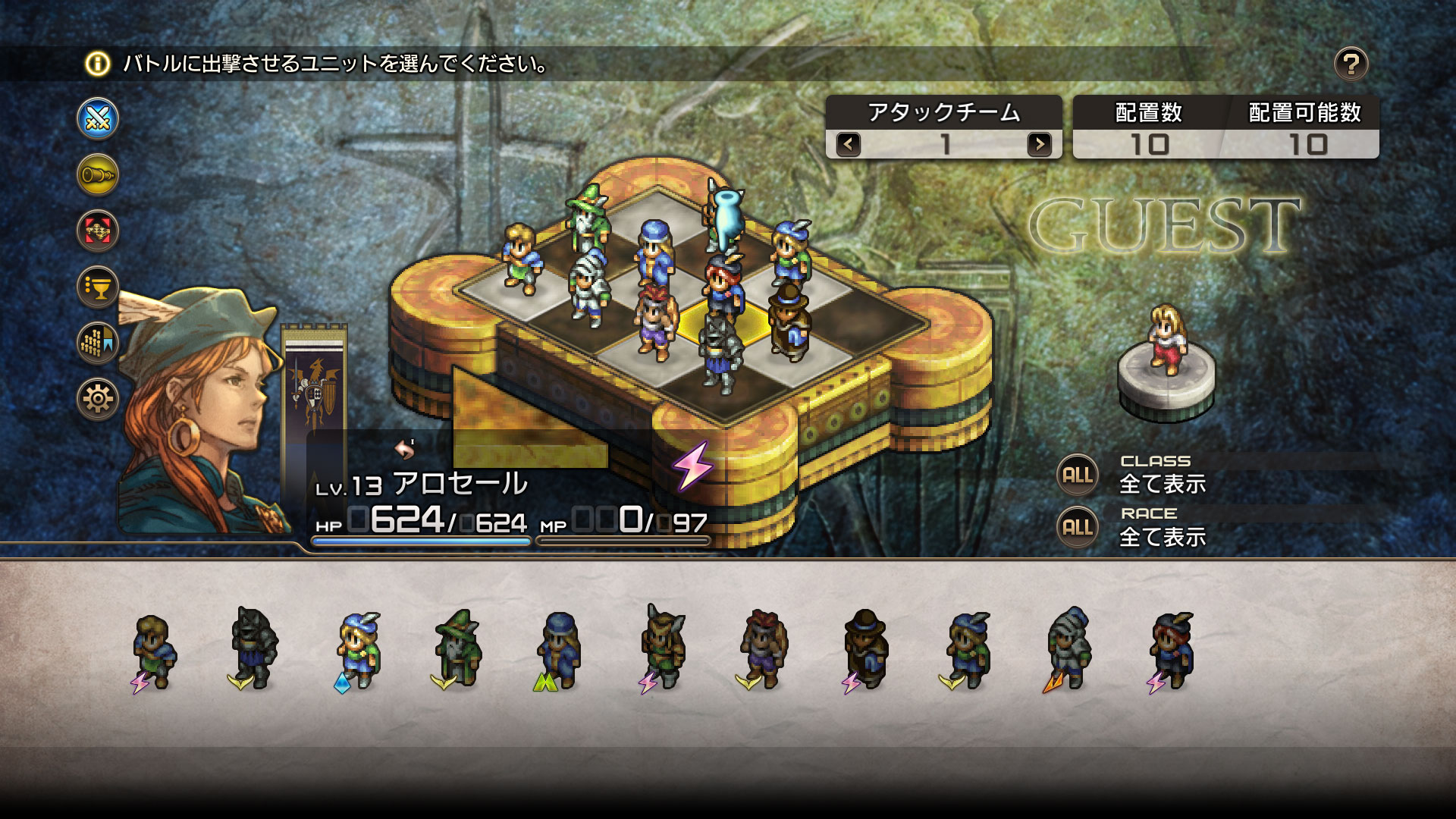Pick the red-bandana warrior in roster
The image size is (1456, 819).
click(764, 648)
